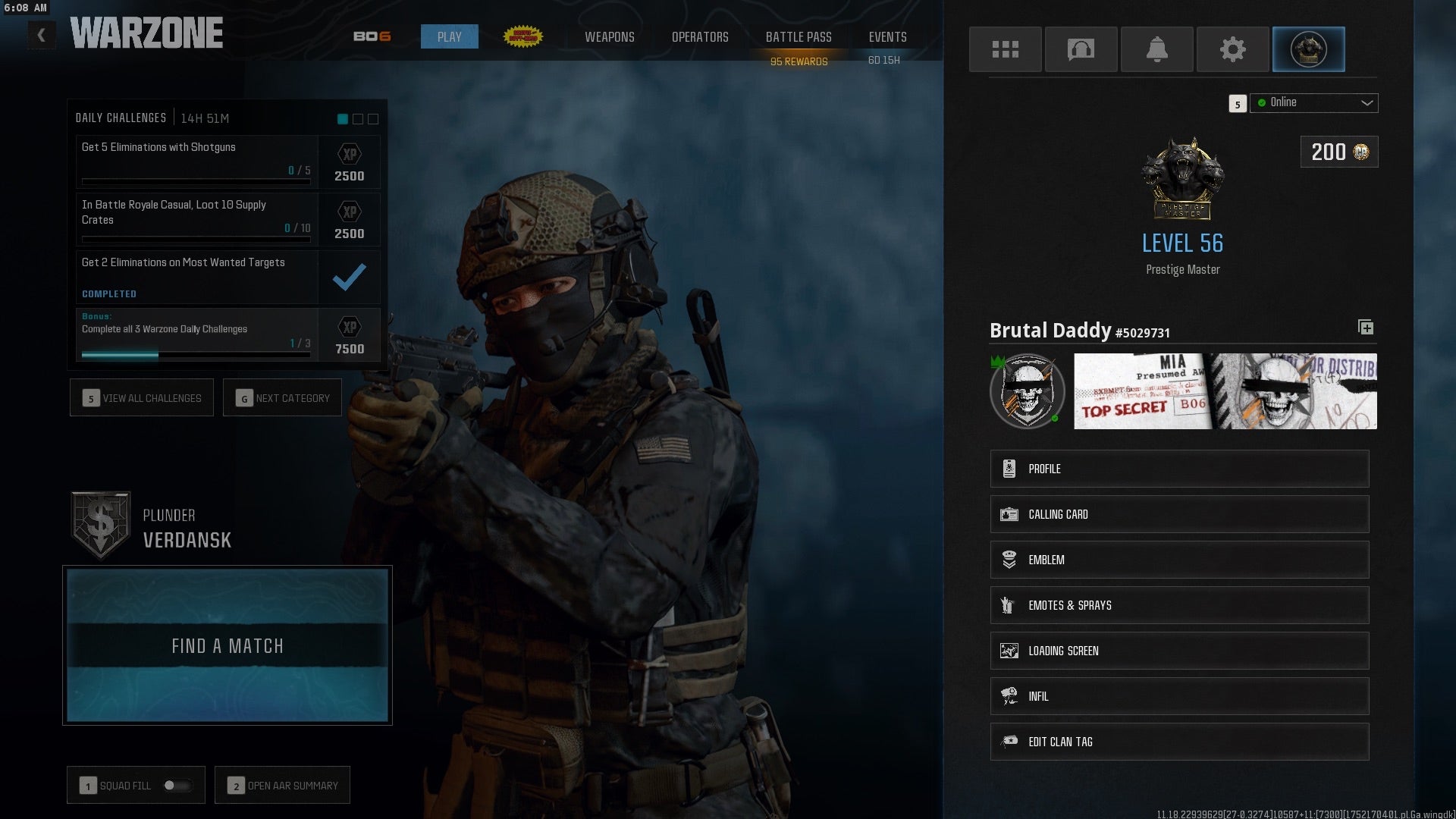Check notifications with the bell icon
Image resolution: width=1456 pixels, height=819 pixels.
tap(1156, 49)
